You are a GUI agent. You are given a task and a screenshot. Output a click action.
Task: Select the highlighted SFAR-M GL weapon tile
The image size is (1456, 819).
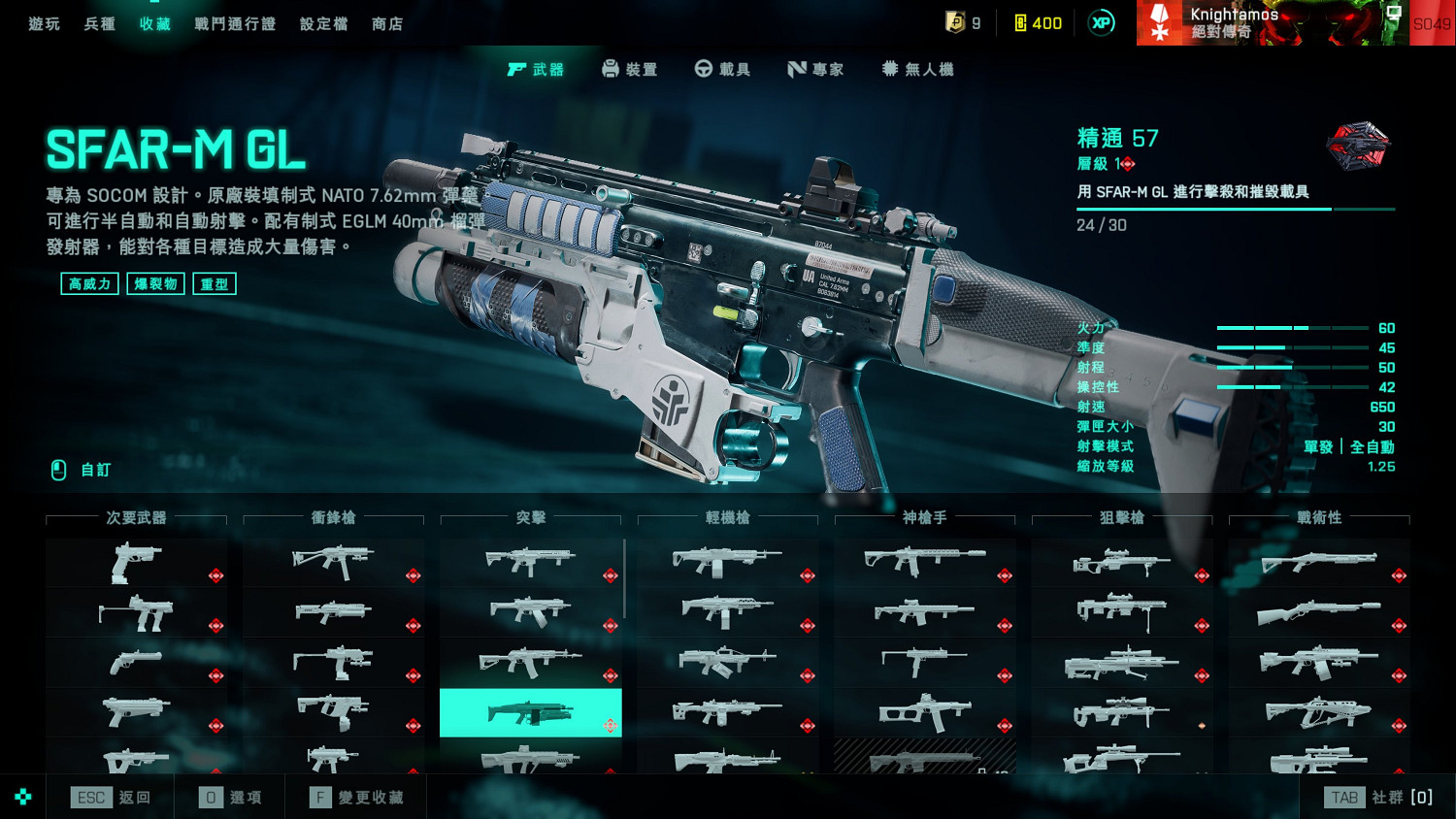(x=530, y=713)
